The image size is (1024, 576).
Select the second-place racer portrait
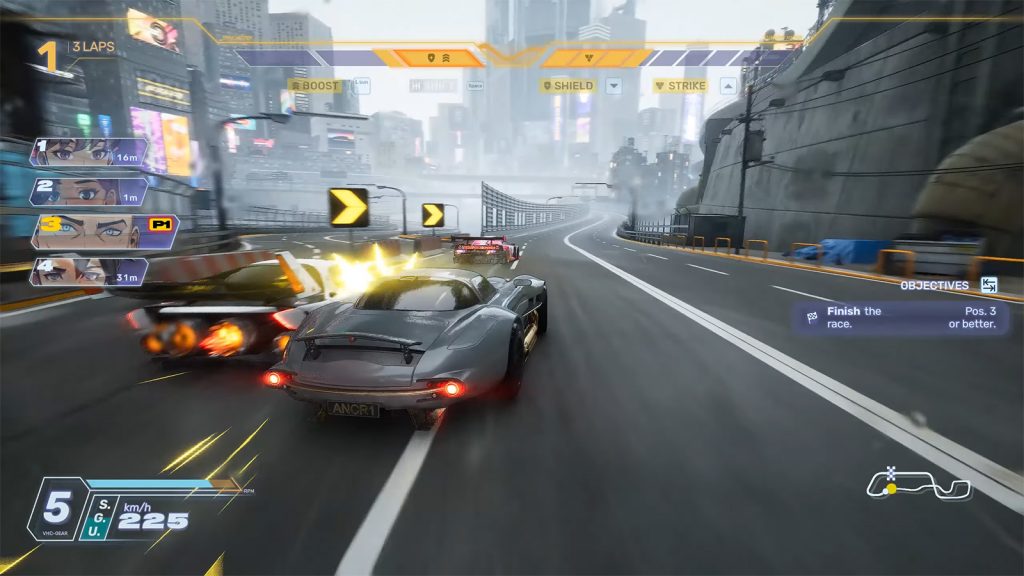tap(88, 191)
